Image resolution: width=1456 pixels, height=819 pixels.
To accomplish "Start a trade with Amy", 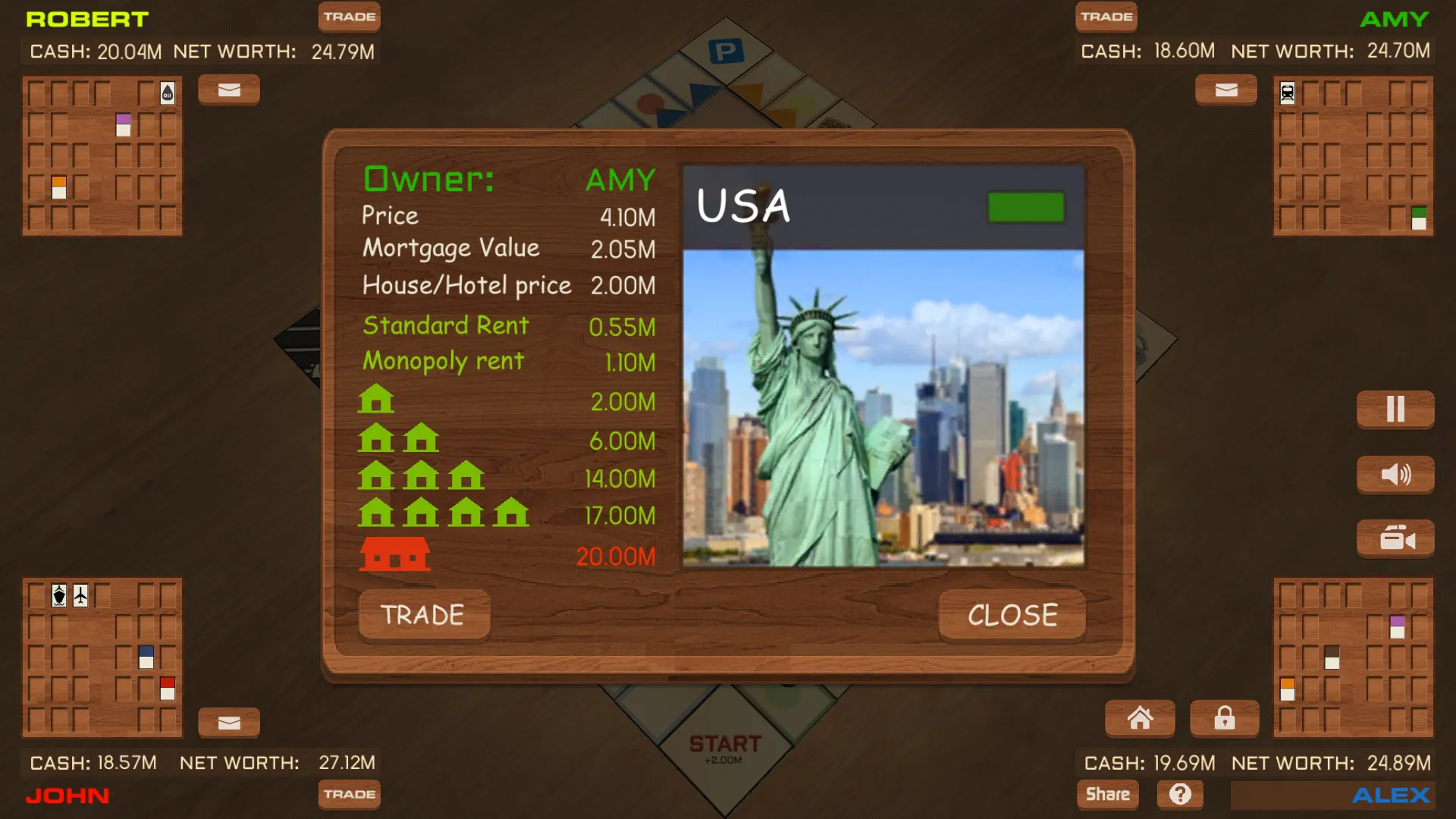I will click(x=1106, y=17).
